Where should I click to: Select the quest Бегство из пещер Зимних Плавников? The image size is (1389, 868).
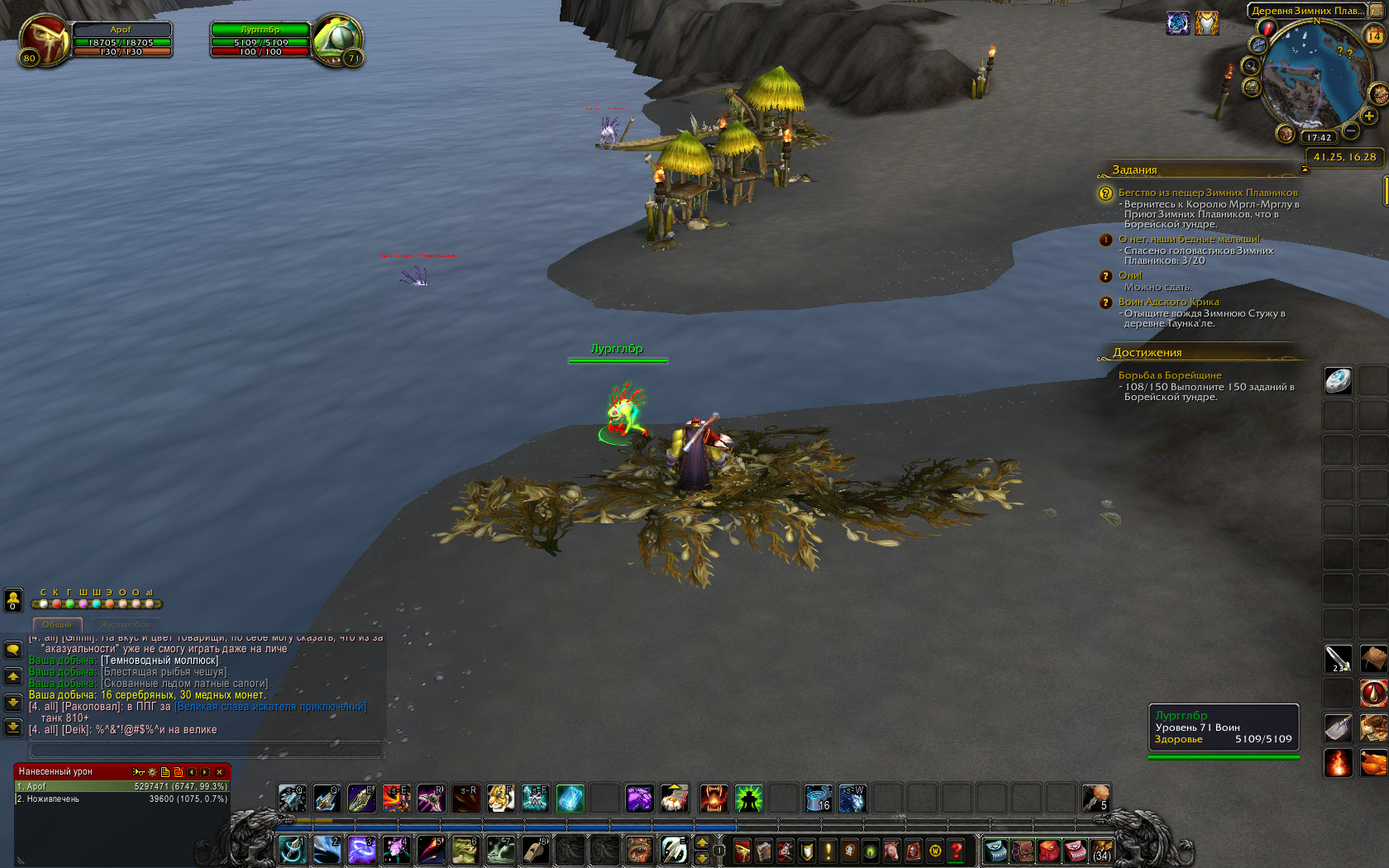pyautogui.click(x=1207, y=193)
